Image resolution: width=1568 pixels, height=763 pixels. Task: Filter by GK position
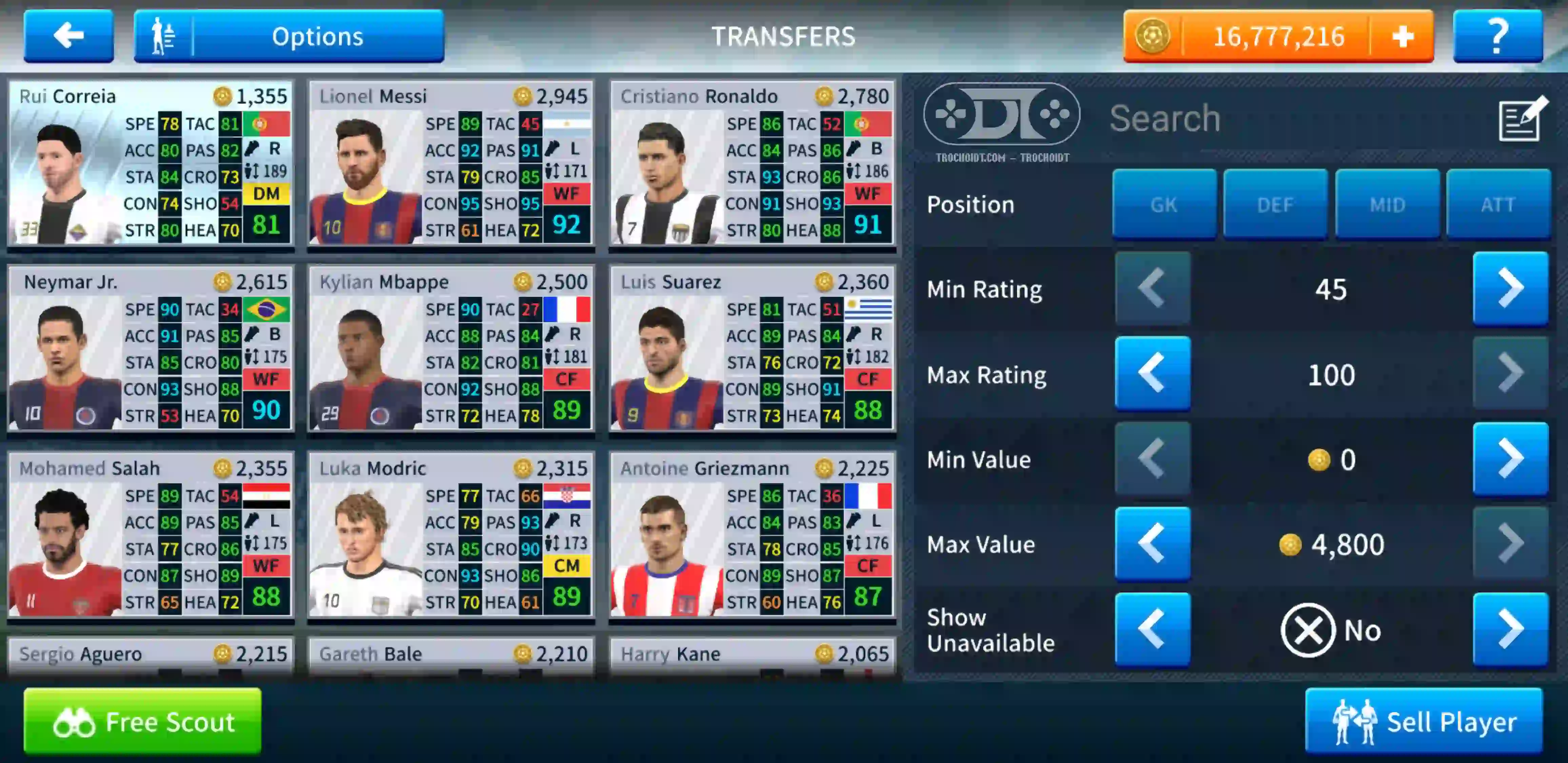pyautogui.click(x=1164, y=204)
